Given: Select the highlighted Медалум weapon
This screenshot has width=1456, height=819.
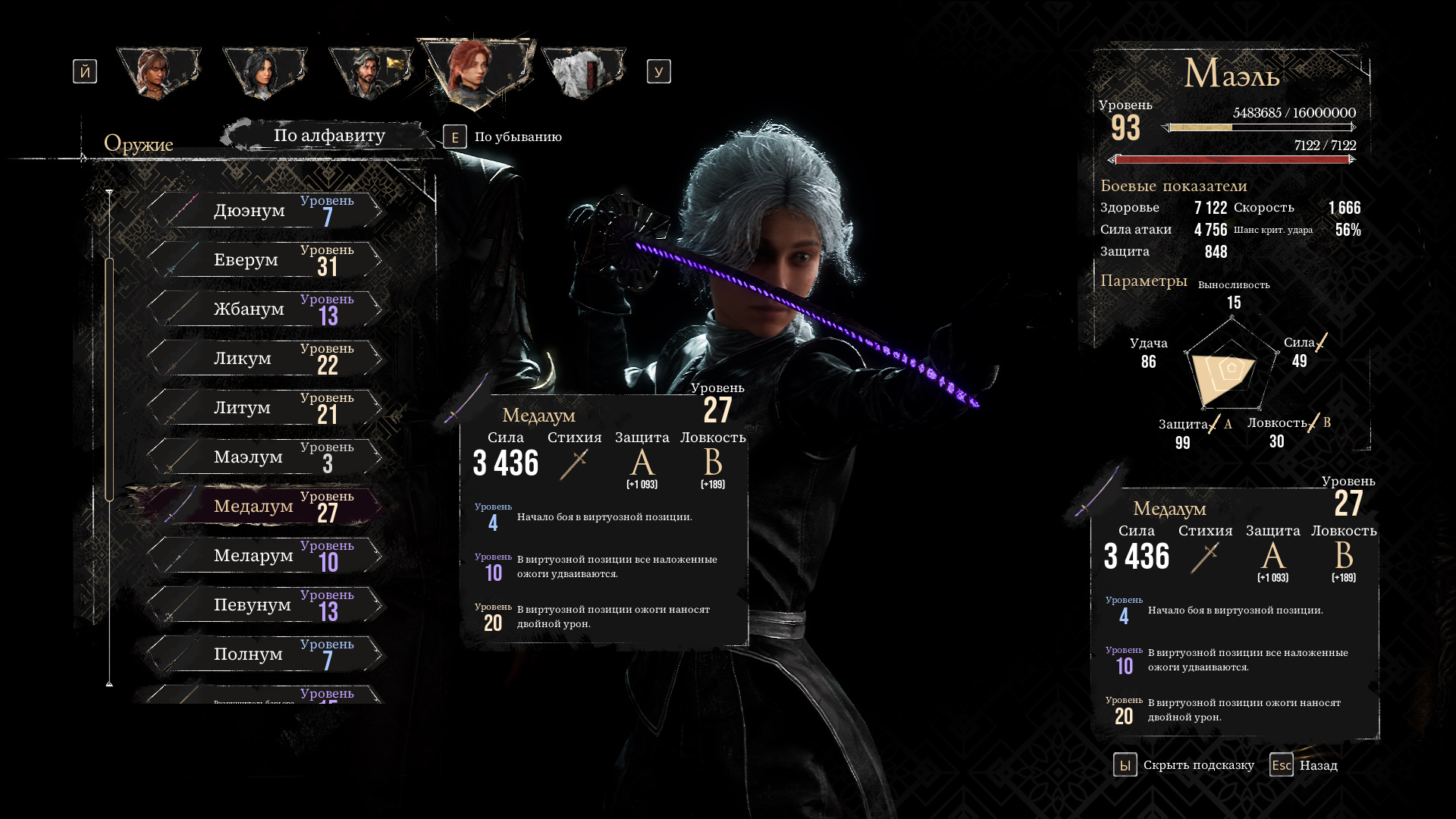Looking at the screenshot, I should pyautogui.click(x=265, y=507).
